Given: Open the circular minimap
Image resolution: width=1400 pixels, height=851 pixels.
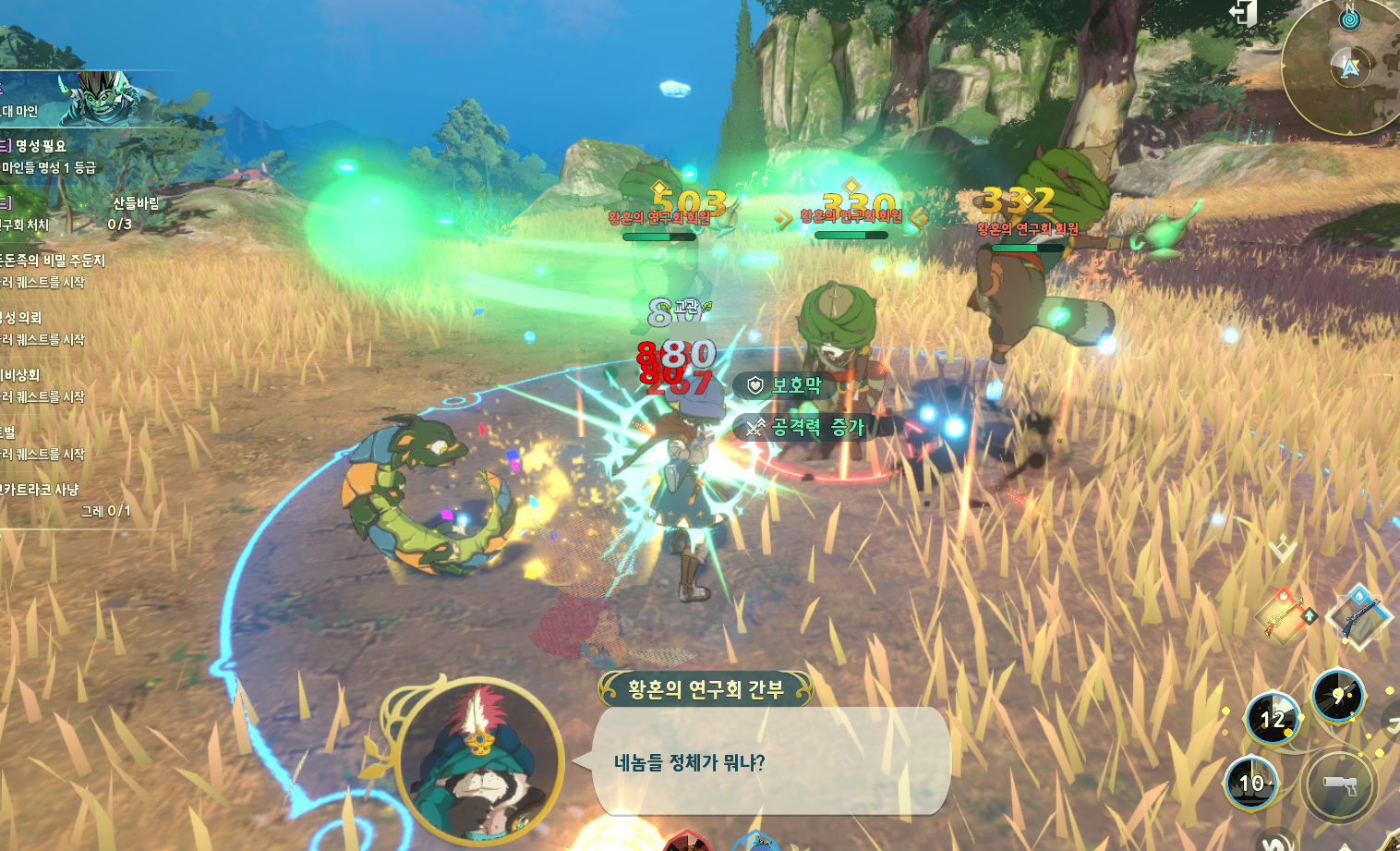Looking at the screenshot, I should (1344, 69).
